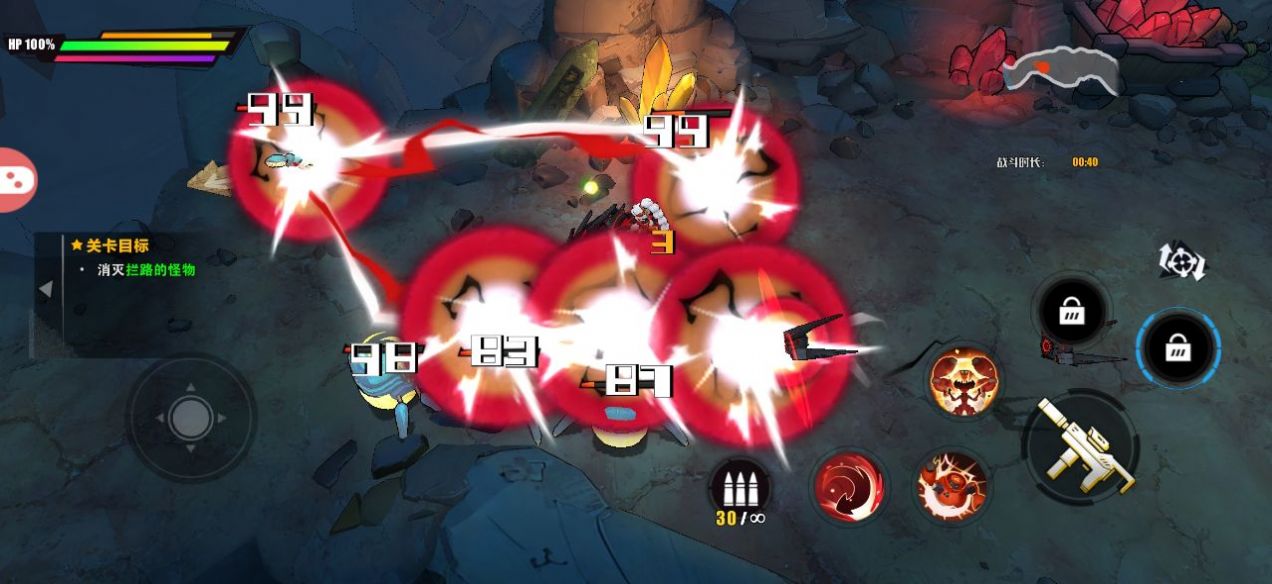Tap the virtual joystick center
The image size is (1272, 584).
(190, 417)
